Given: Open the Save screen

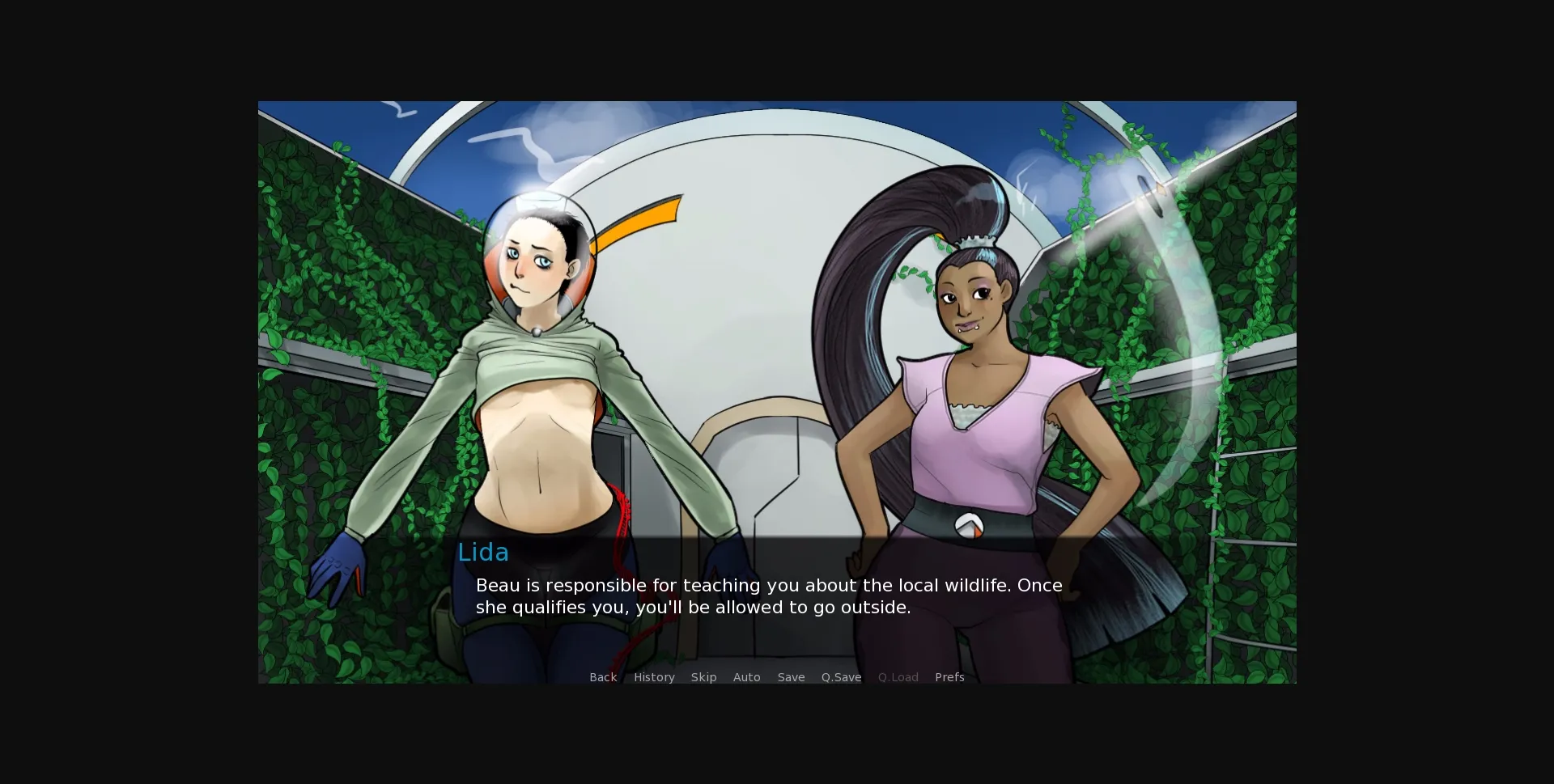Looking at the screenshot, I should click(x=791, y=677).
